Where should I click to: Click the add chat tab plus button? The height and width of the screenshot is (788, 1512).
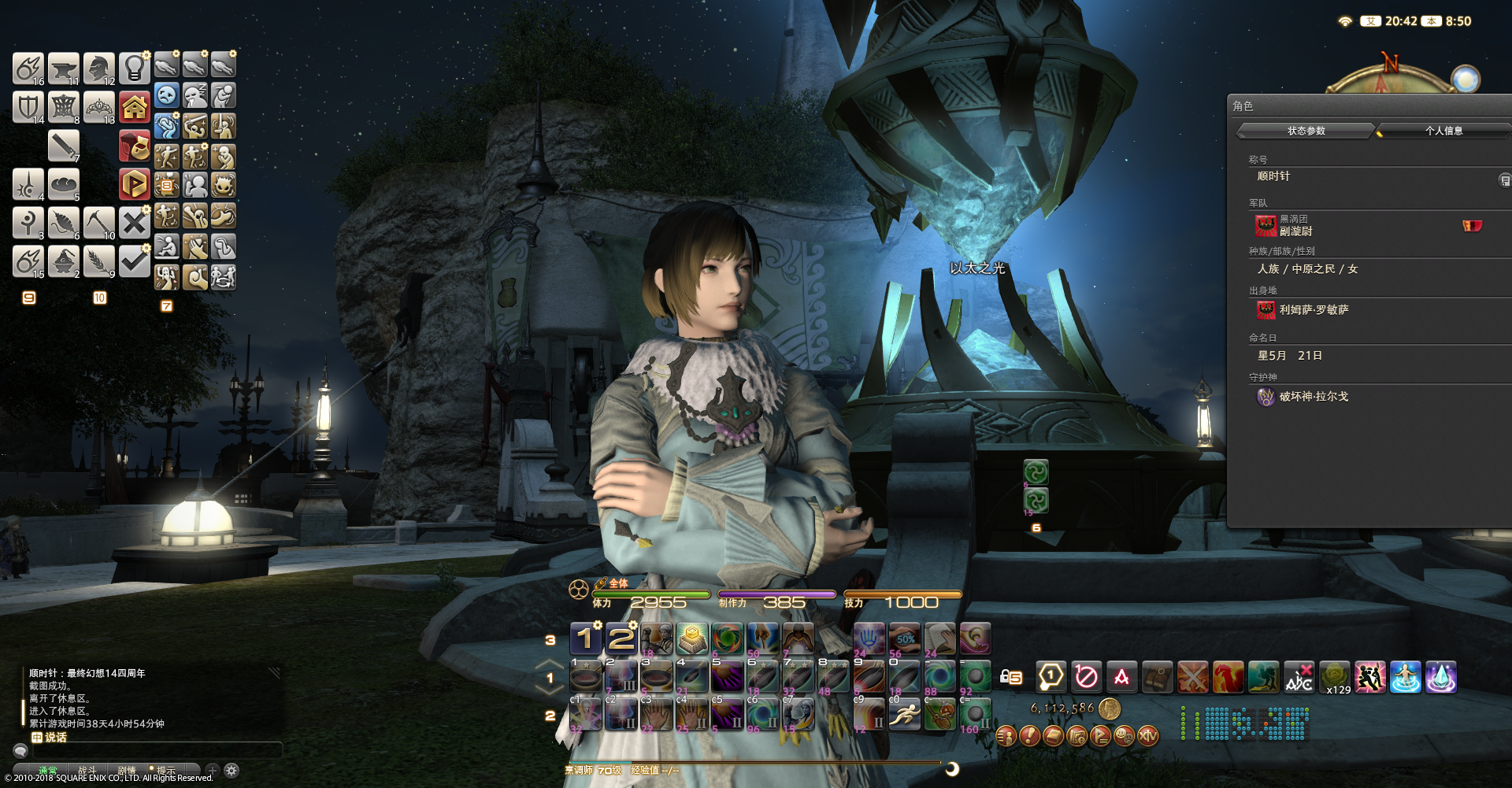[211, 769]
